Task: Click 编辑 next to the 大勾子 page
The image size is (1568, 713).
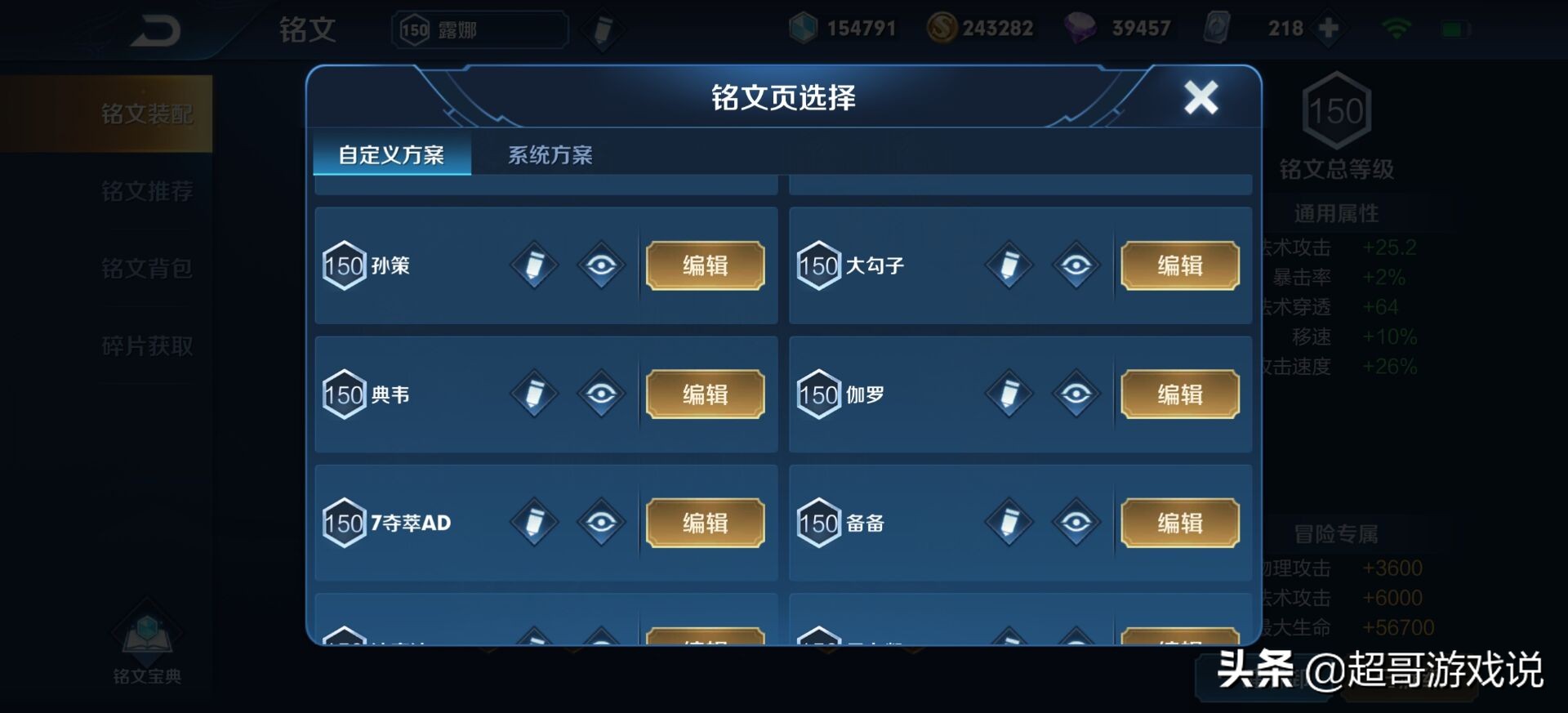Action: 1179,265
